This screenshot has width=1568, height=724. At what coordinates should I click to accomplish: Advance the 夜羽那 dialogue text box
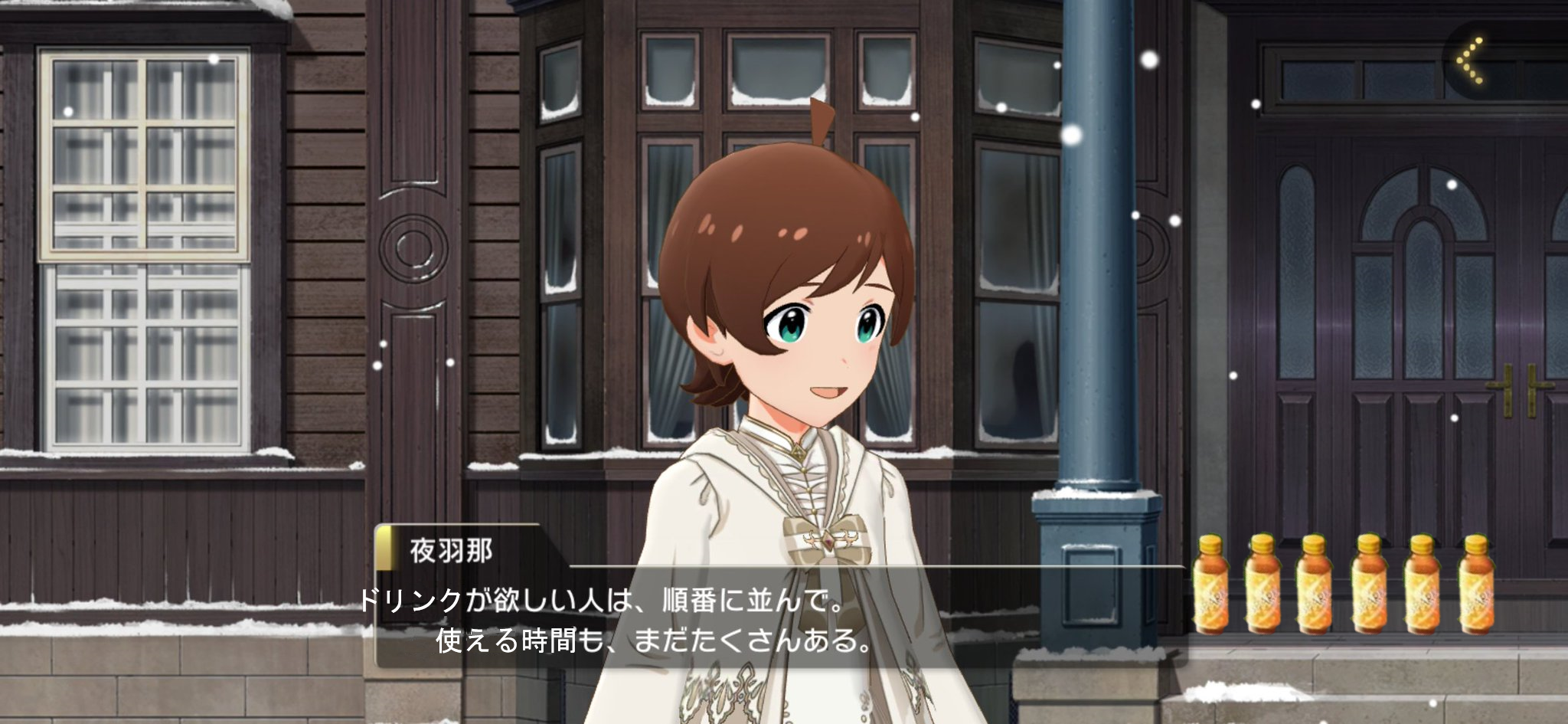(x=779, y=619)
